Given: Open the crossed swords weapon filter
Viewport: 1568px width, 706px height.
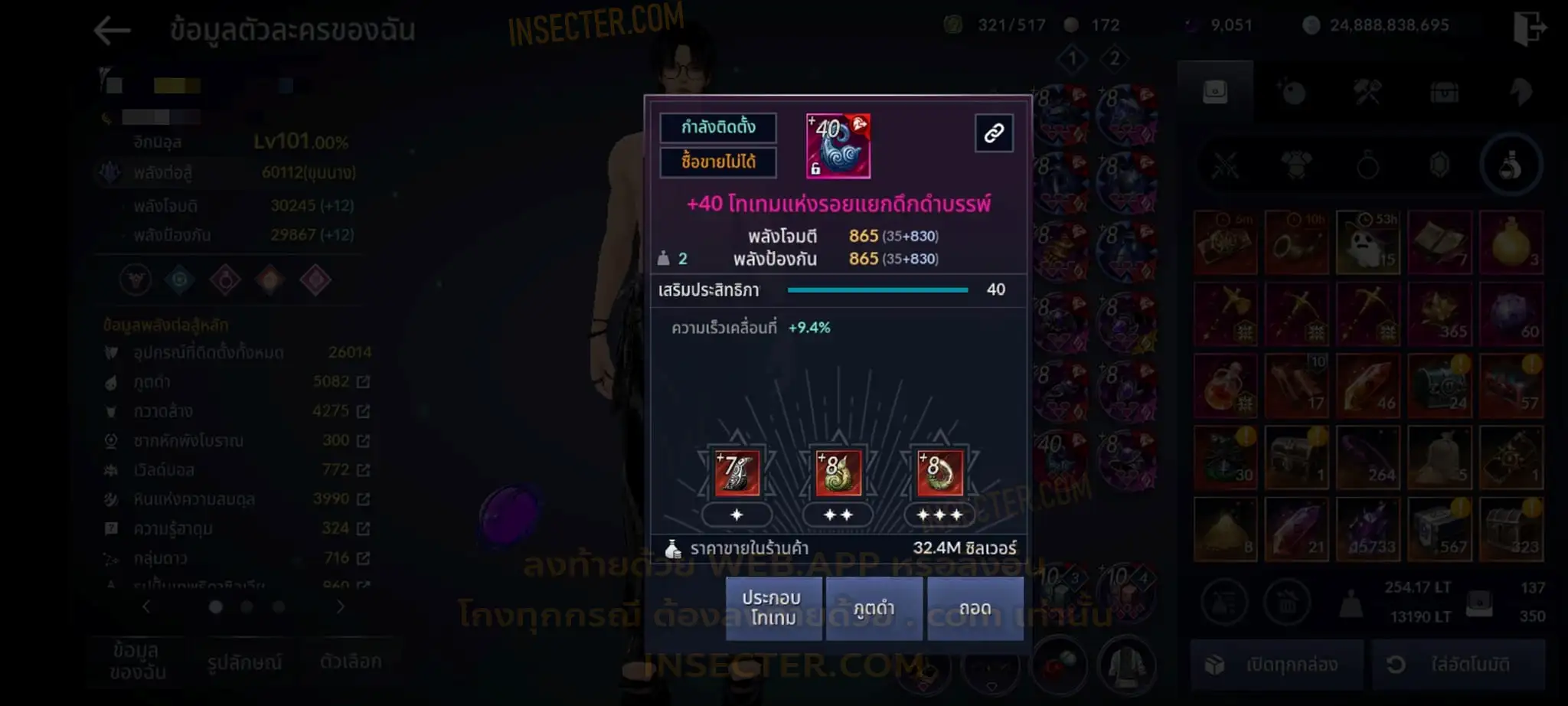Looking at the screenshot, I should (1225, 165).
